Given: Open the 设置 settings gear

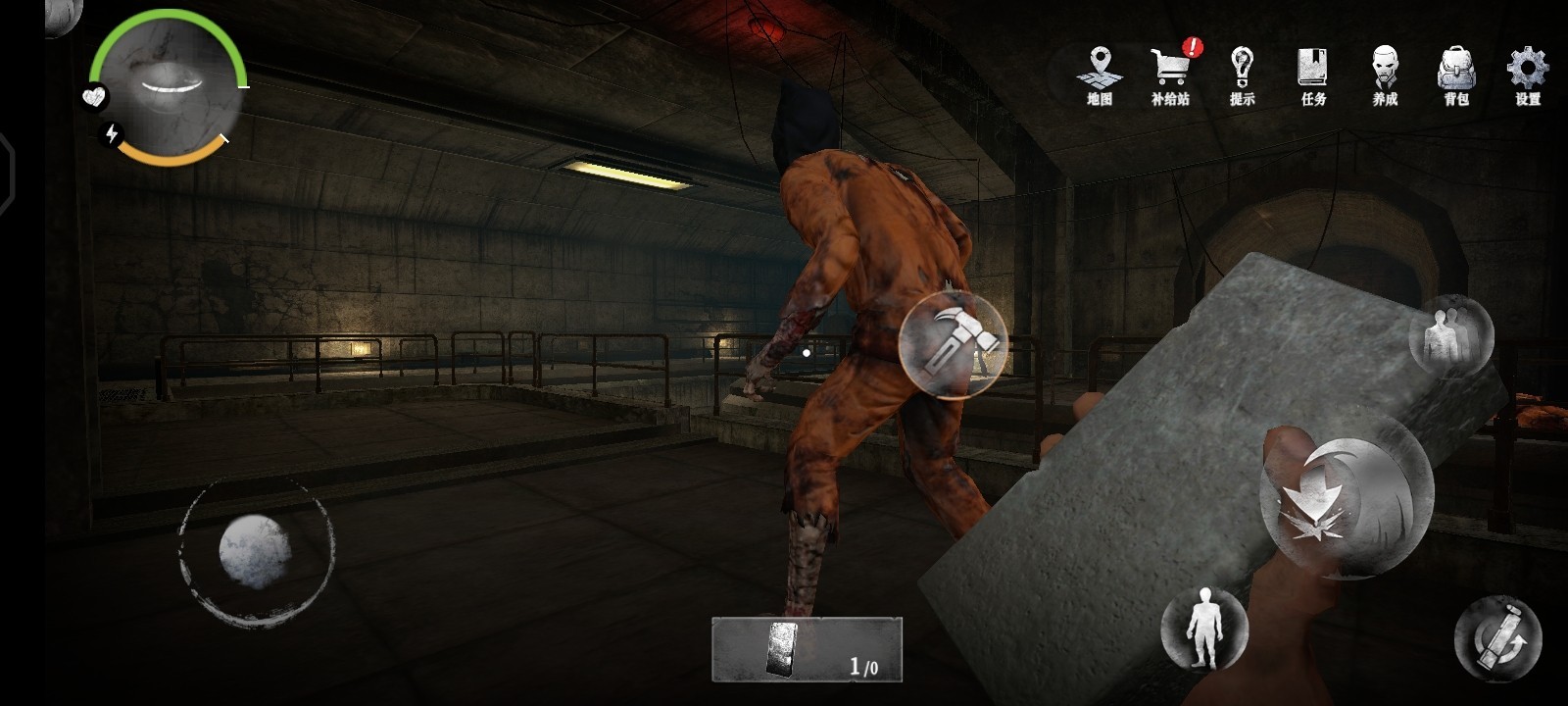Looking at the screenshot, I should 1527,74.
